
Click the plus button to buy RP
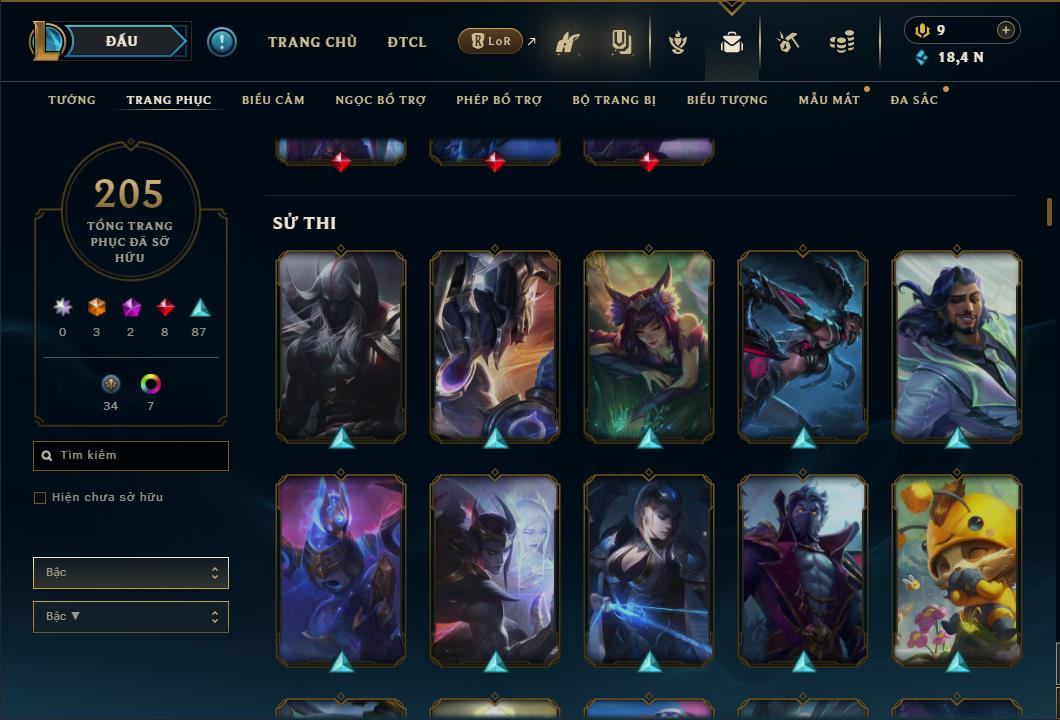[x=1006, y=30]
